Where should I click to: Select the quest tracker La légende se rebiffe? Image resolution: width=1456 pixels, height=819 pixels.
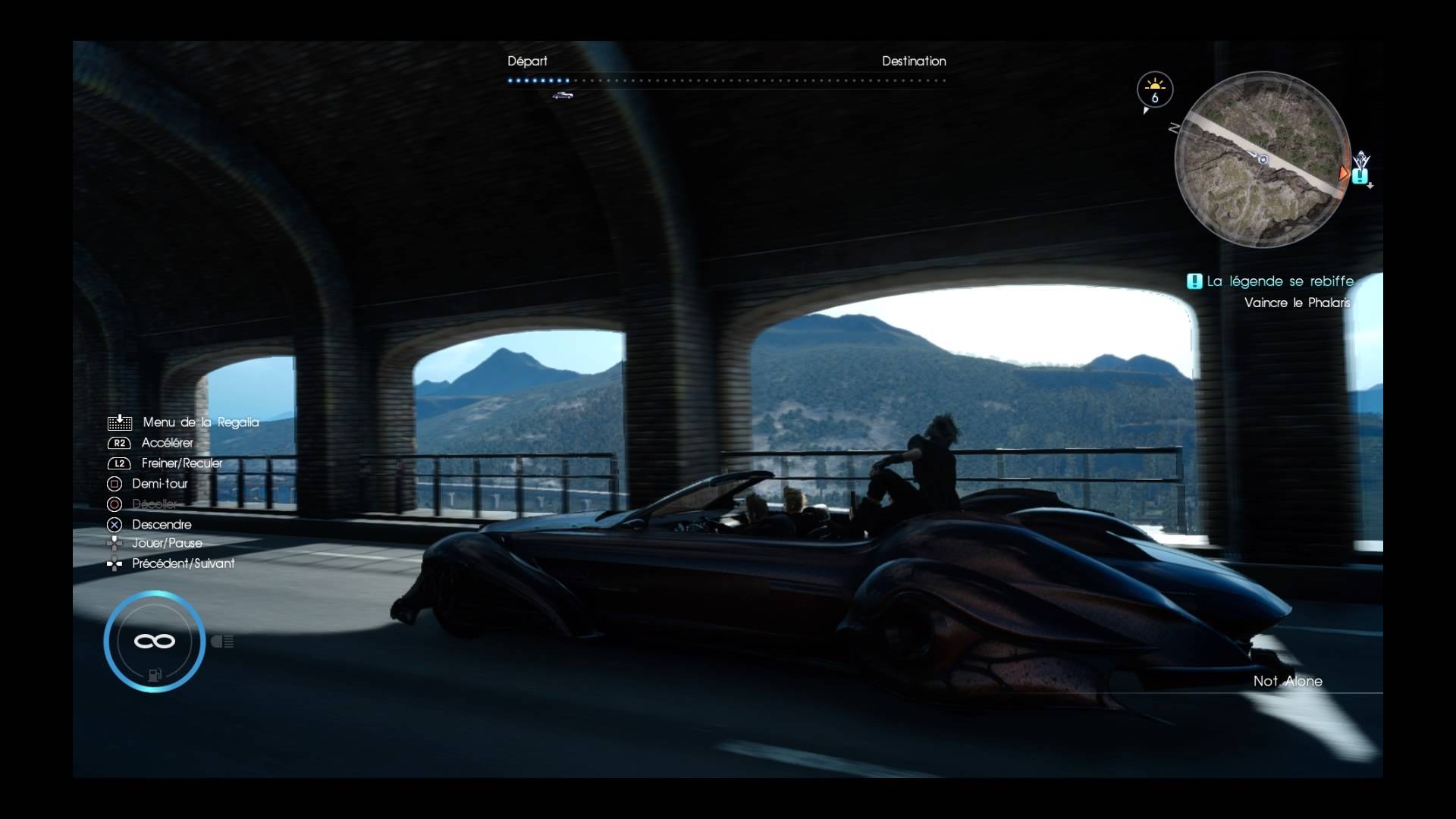click(1279, 281)
